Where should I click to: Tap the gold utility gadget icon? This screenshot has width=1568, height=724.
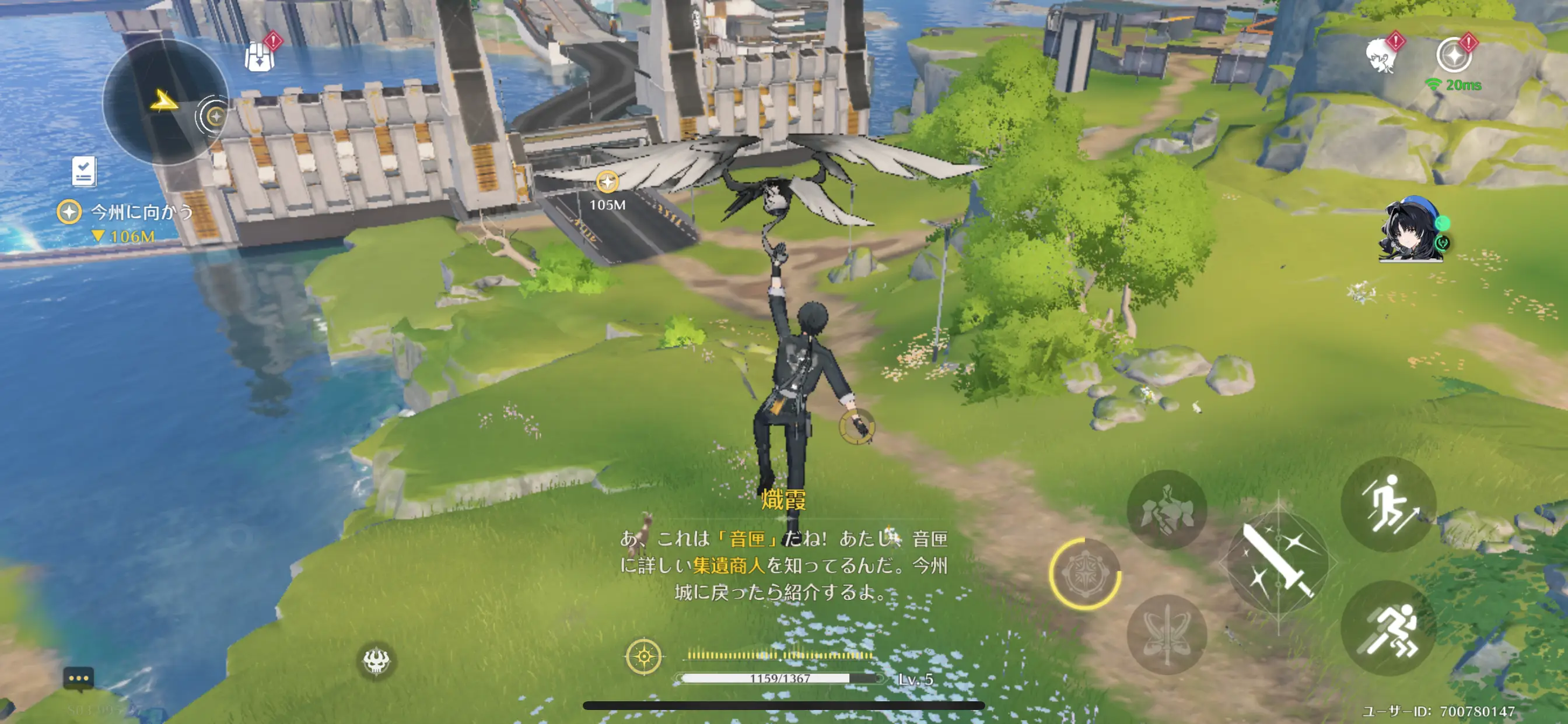(x=643, y=656)
